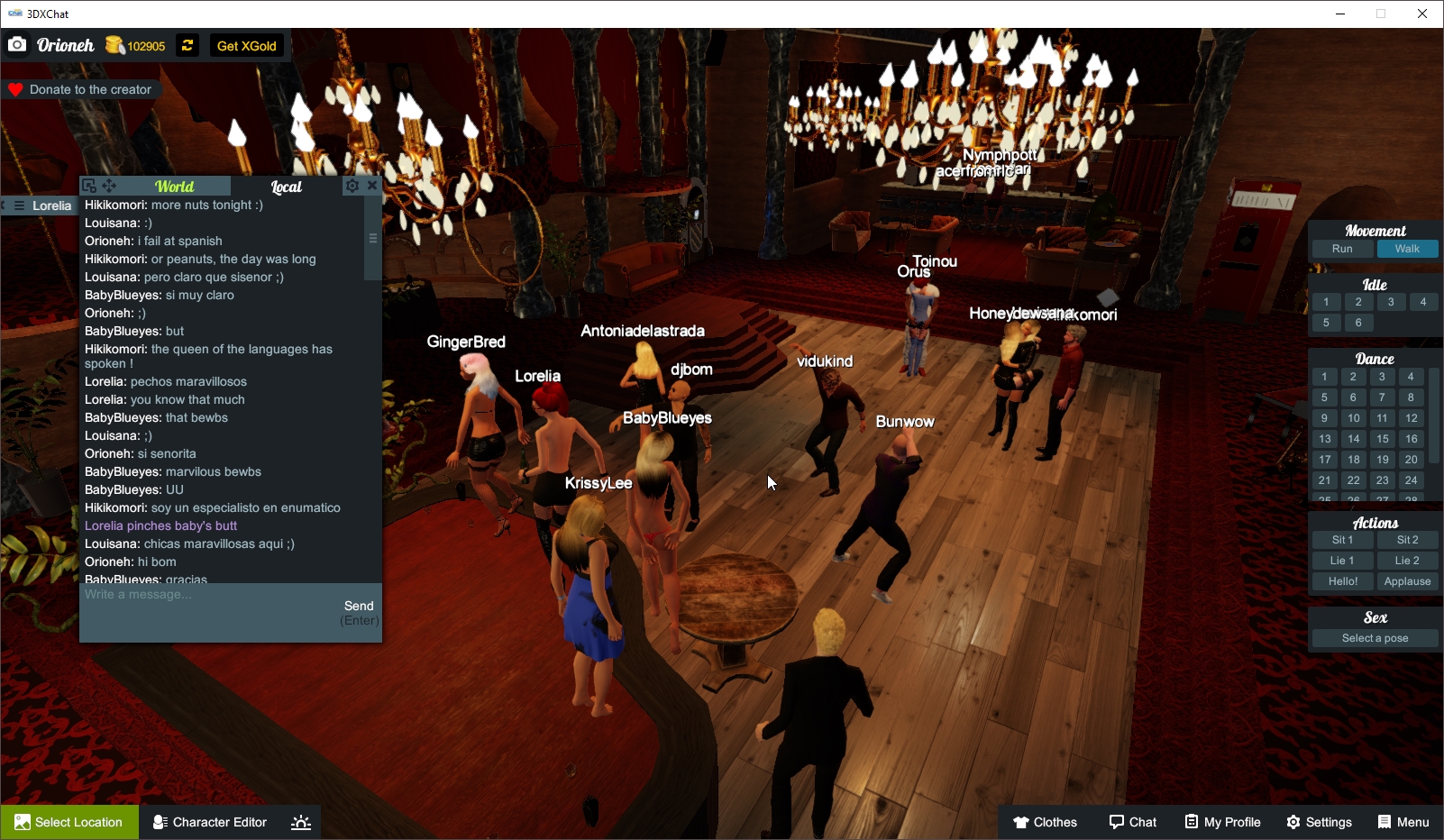The height and width of the screenshot is (840, 1444).
Task: Enable Run movement mode
Action: pyautogui.click(x=1342, y=249)
